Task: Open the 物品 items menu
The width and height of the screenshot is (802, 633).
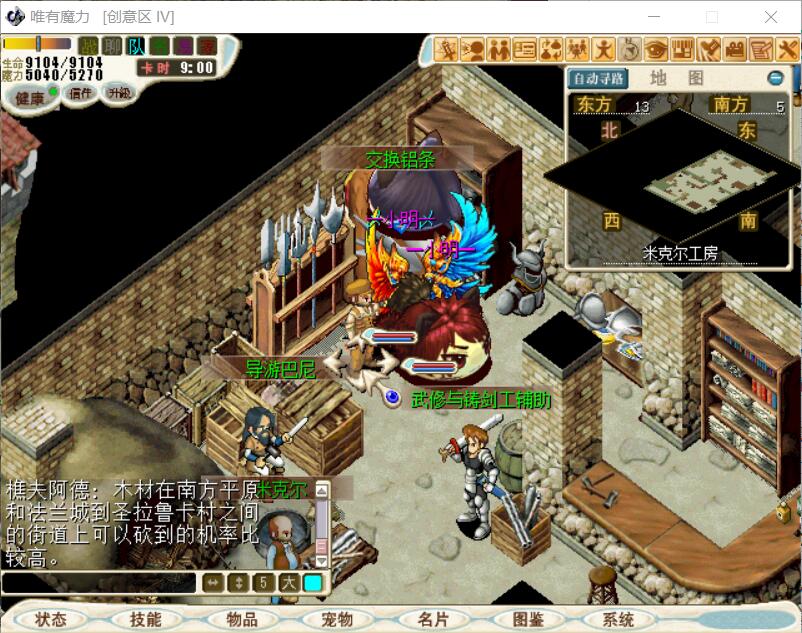Action: point(241,619)
